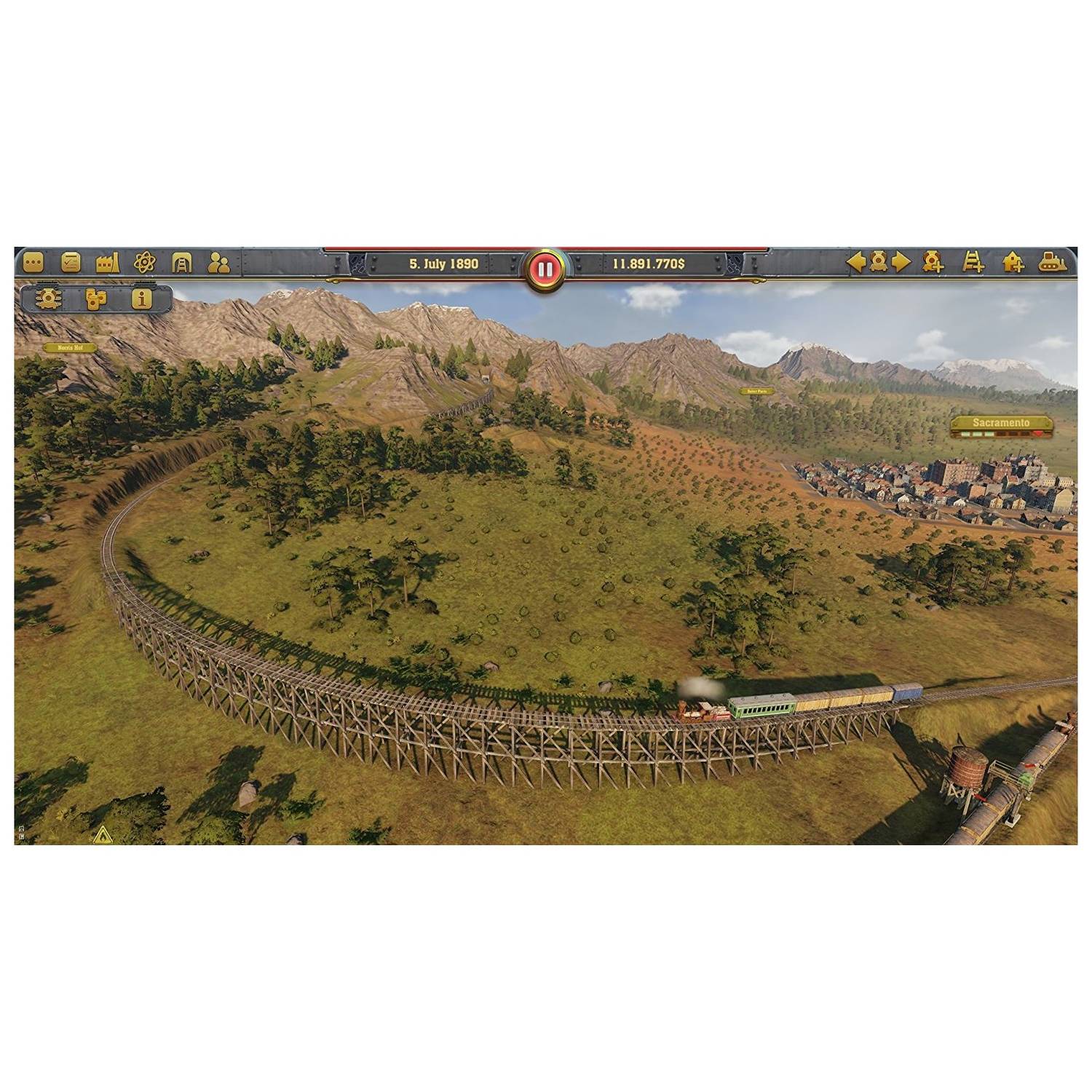This screenshot has height=1092, width=1092.
Task: Select the bulldozer demolition tool
Action: (x=1051, y=264)
